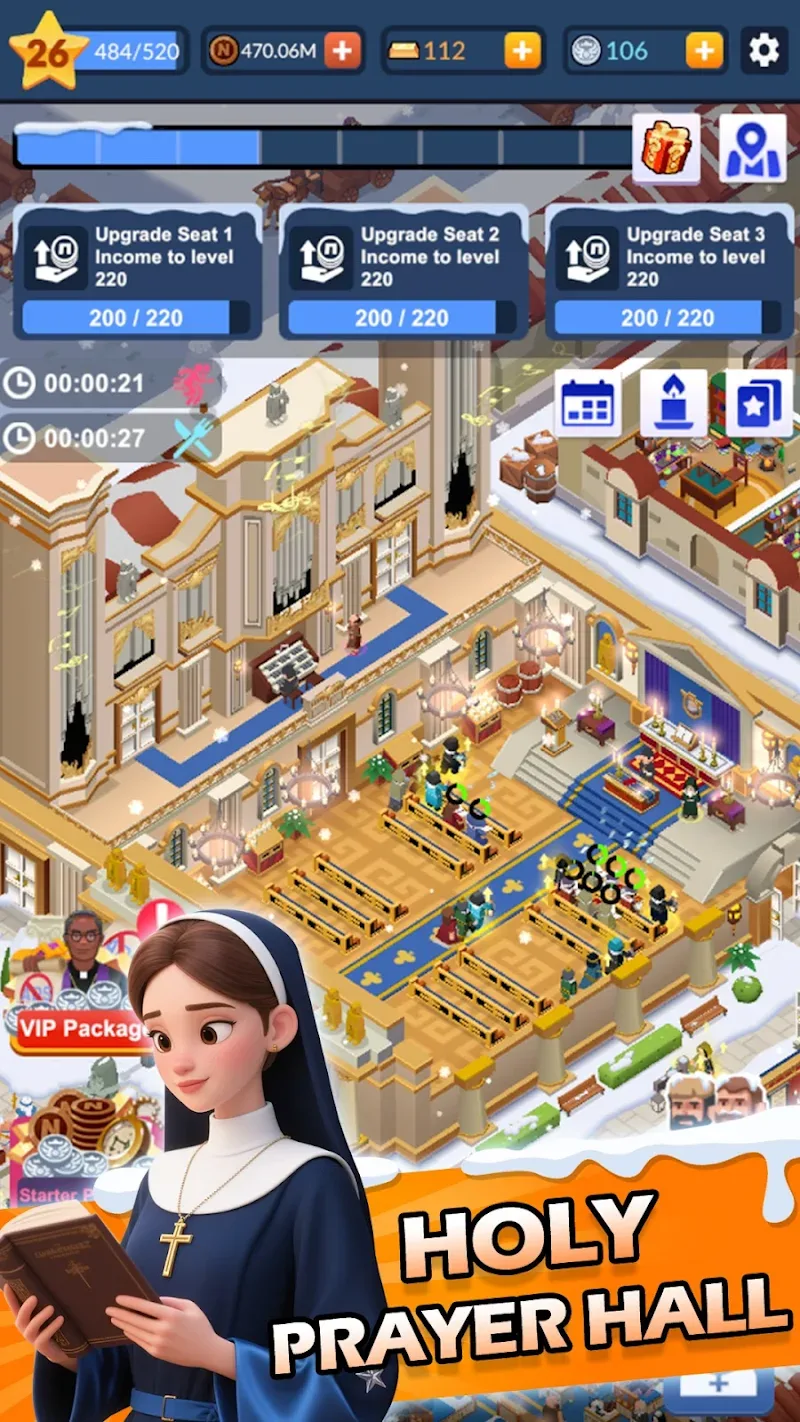
Task: Select Upgrade Seat 3 Income task
Action: coord(669,272)
